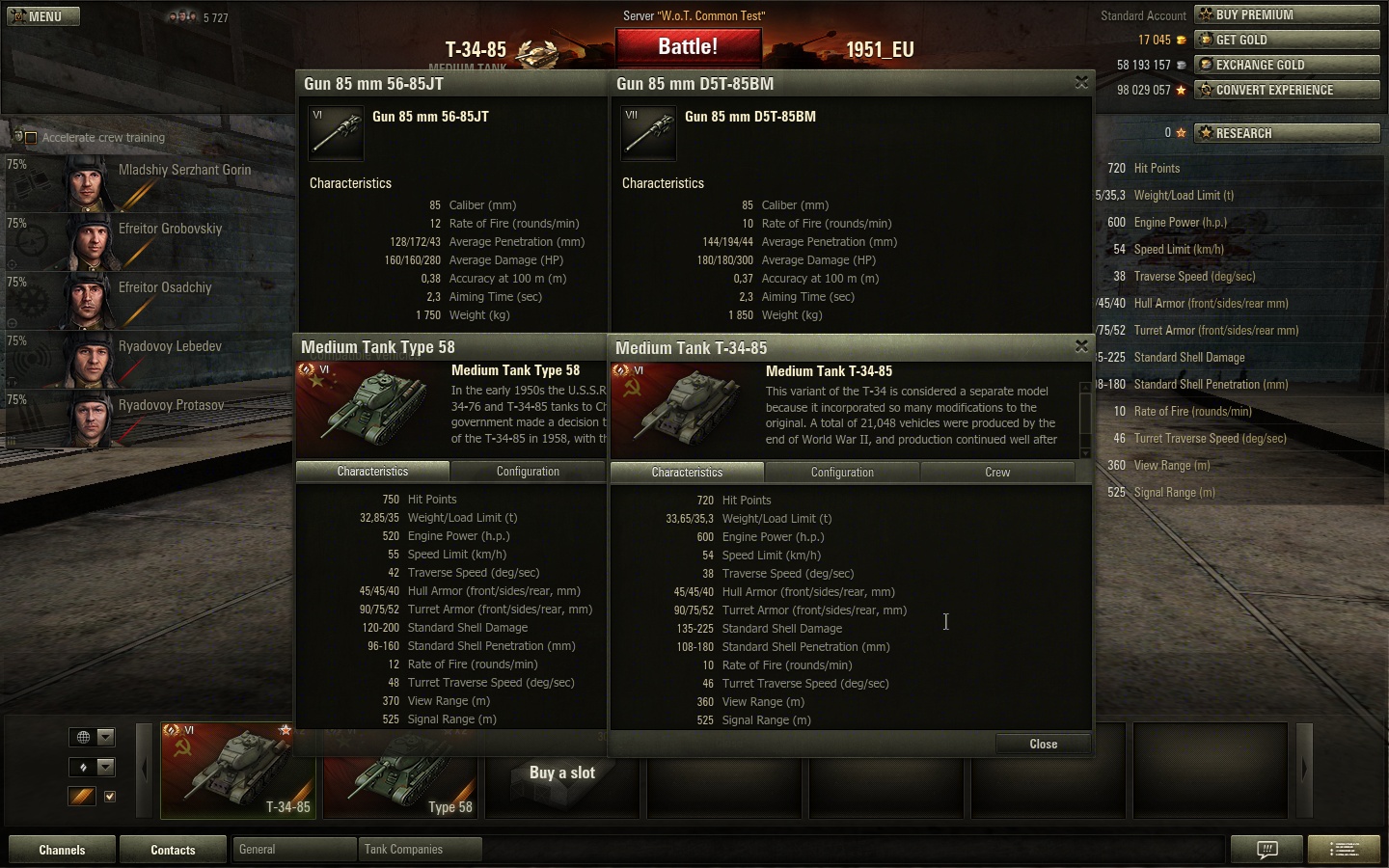Viewport: 1389px width, 868px height.
Task: Toggle Accelerate crew training checkbox
Action: click(31, 138)
